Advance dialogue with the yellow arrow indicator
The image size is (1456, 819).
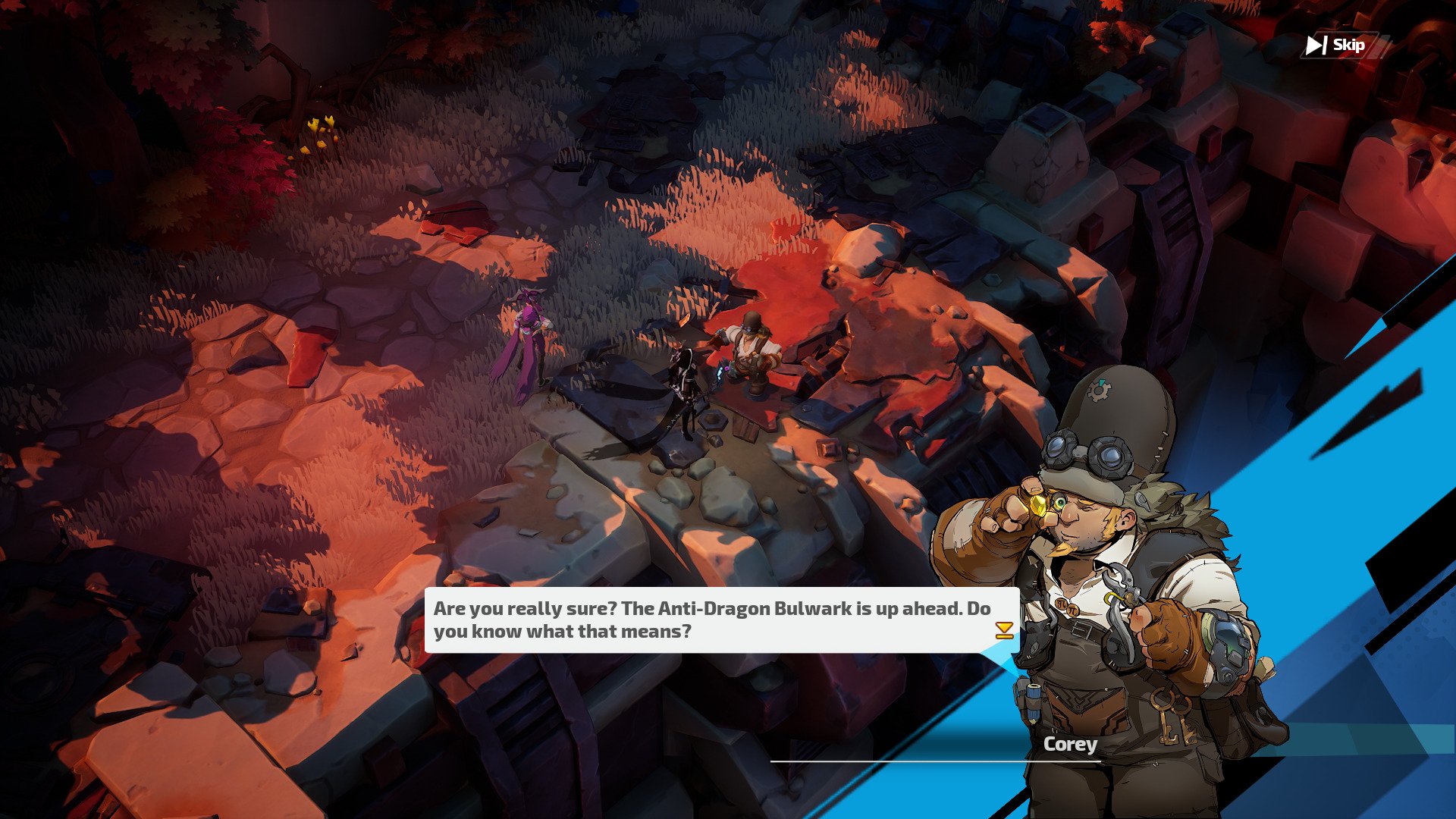tap(1004, 630)
